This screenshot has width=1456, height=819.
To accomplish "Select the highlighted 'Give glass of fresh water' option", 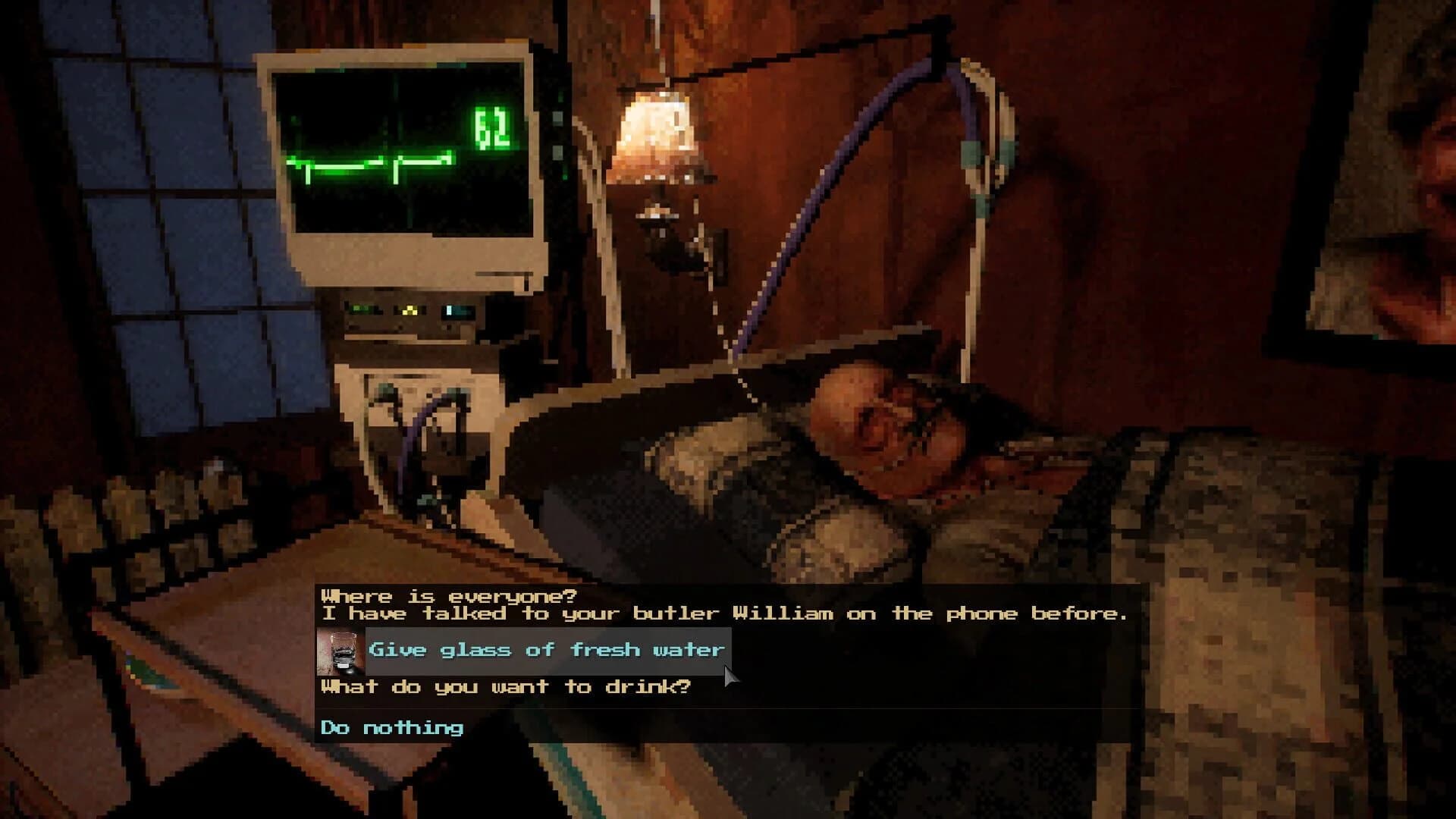I will point(544,650).
